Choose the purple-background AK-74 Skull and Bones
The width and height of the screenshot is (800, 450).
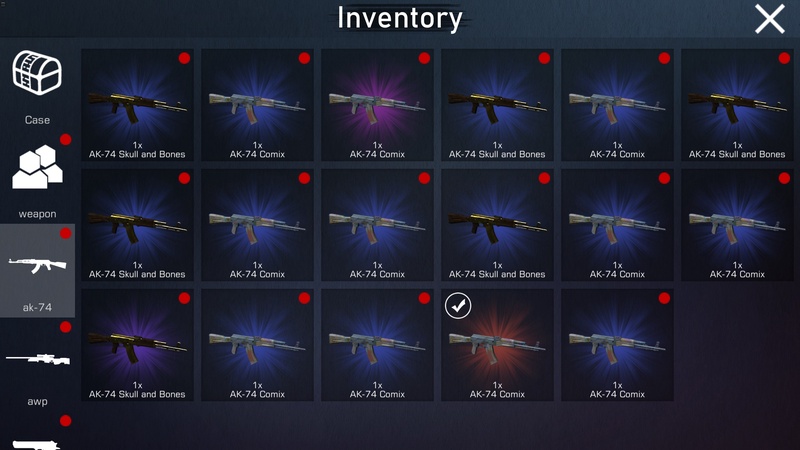coord(137,346)
